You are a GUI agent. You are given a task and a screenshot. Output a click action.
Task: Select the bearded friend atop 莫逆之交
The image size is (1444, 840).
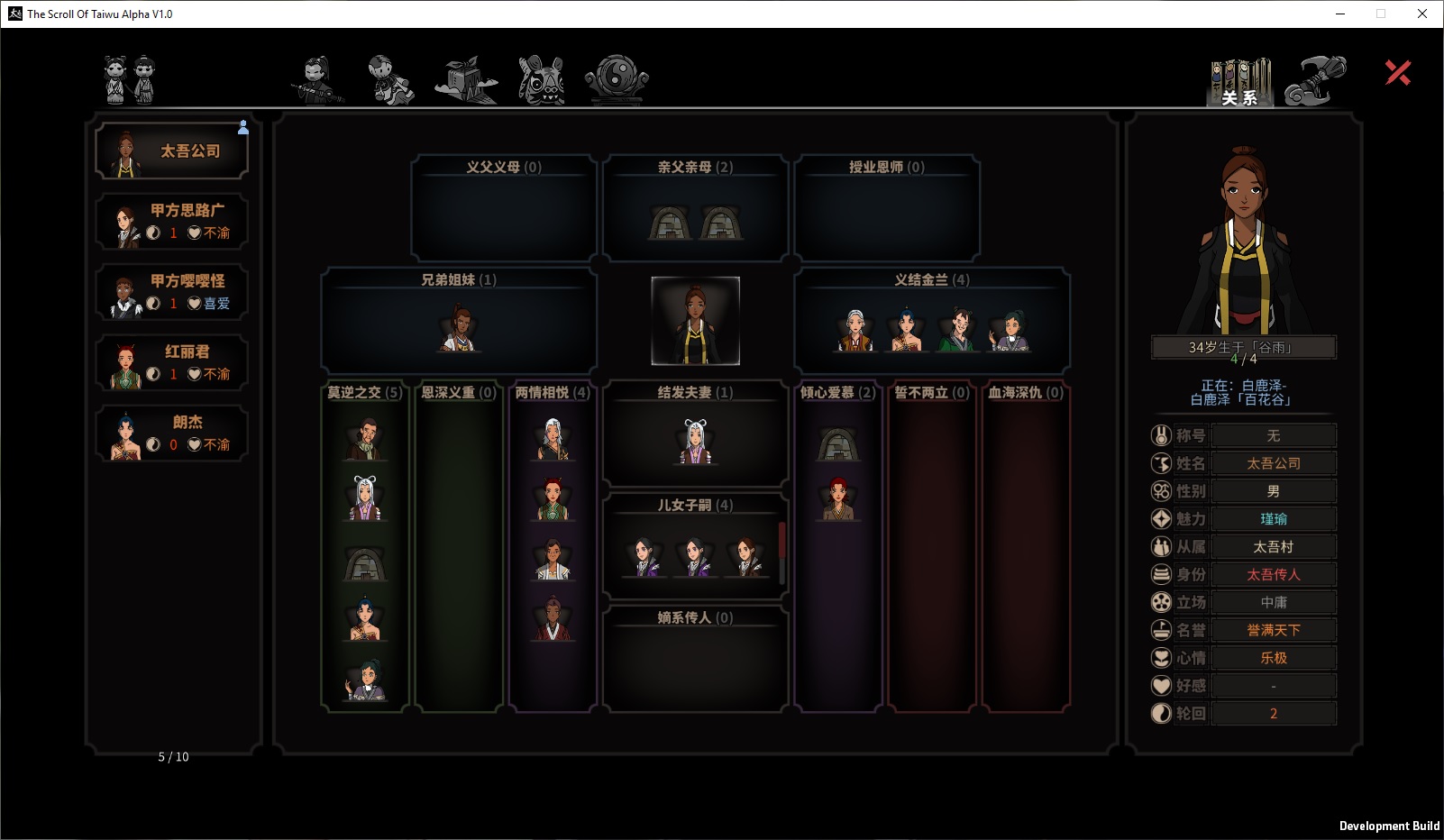pos(365,440)
